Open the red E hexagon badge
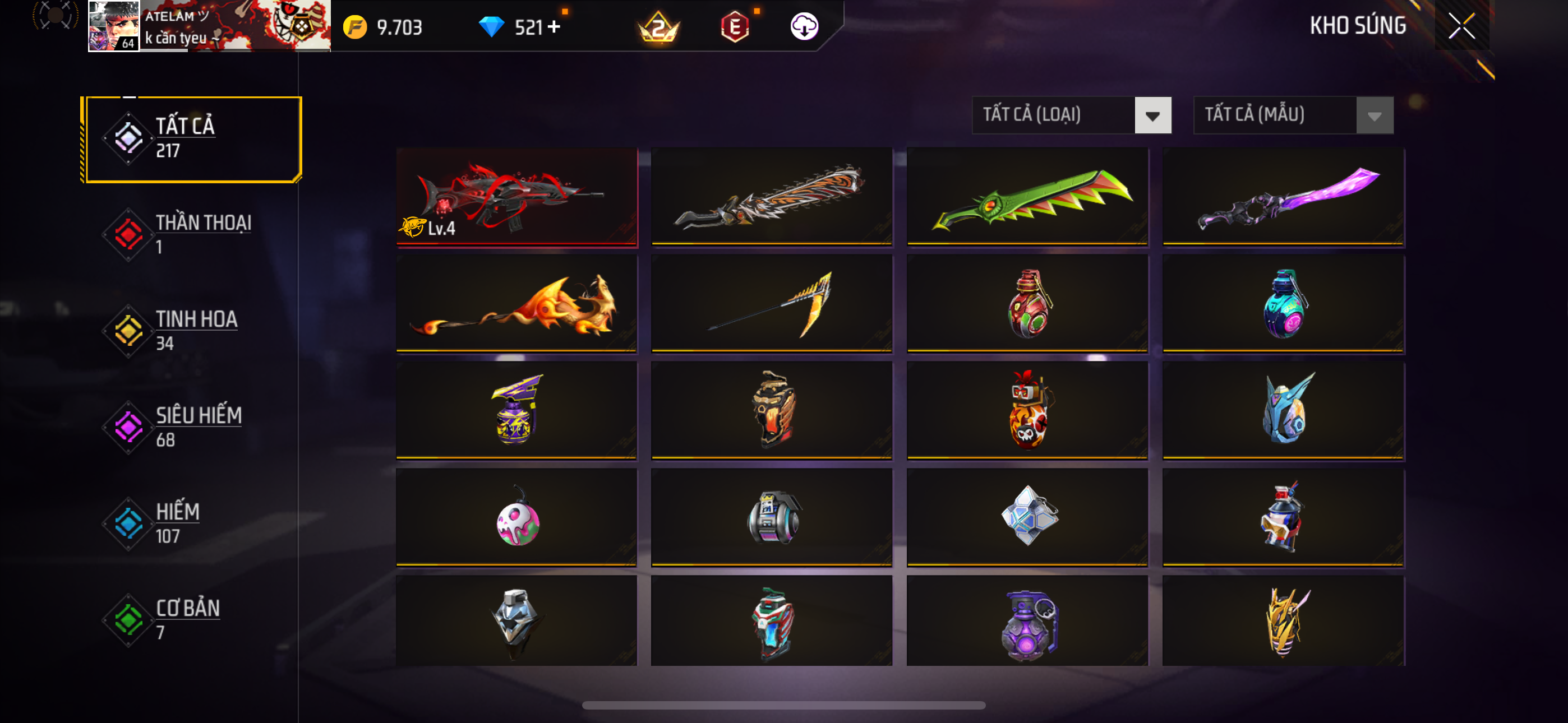This screenshot has width=1568, height=723. coord(735,27)
